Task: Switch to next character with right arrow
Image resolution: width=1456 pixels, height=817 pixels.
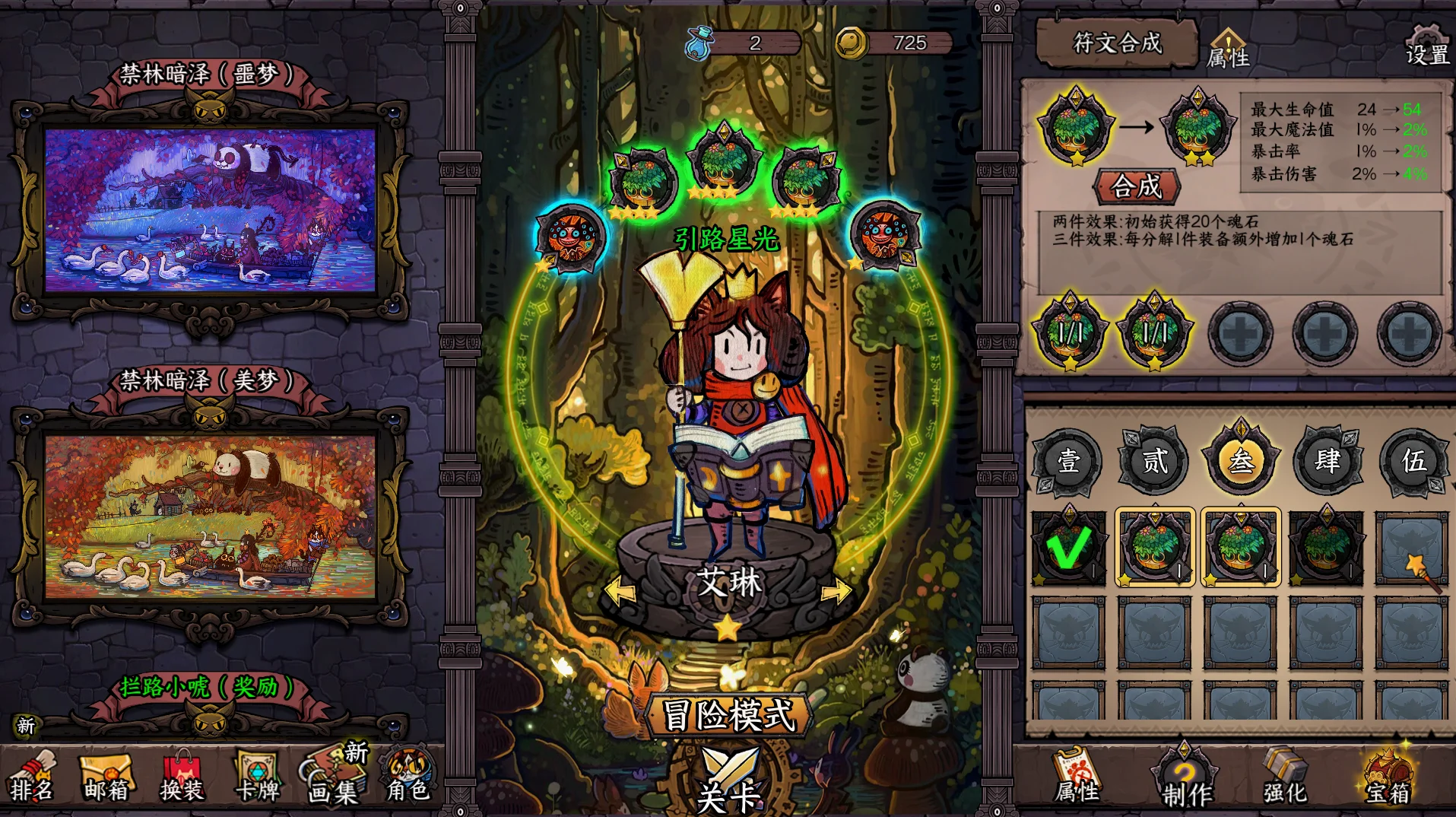Action: pyautogui.click(x=836, y=590)
